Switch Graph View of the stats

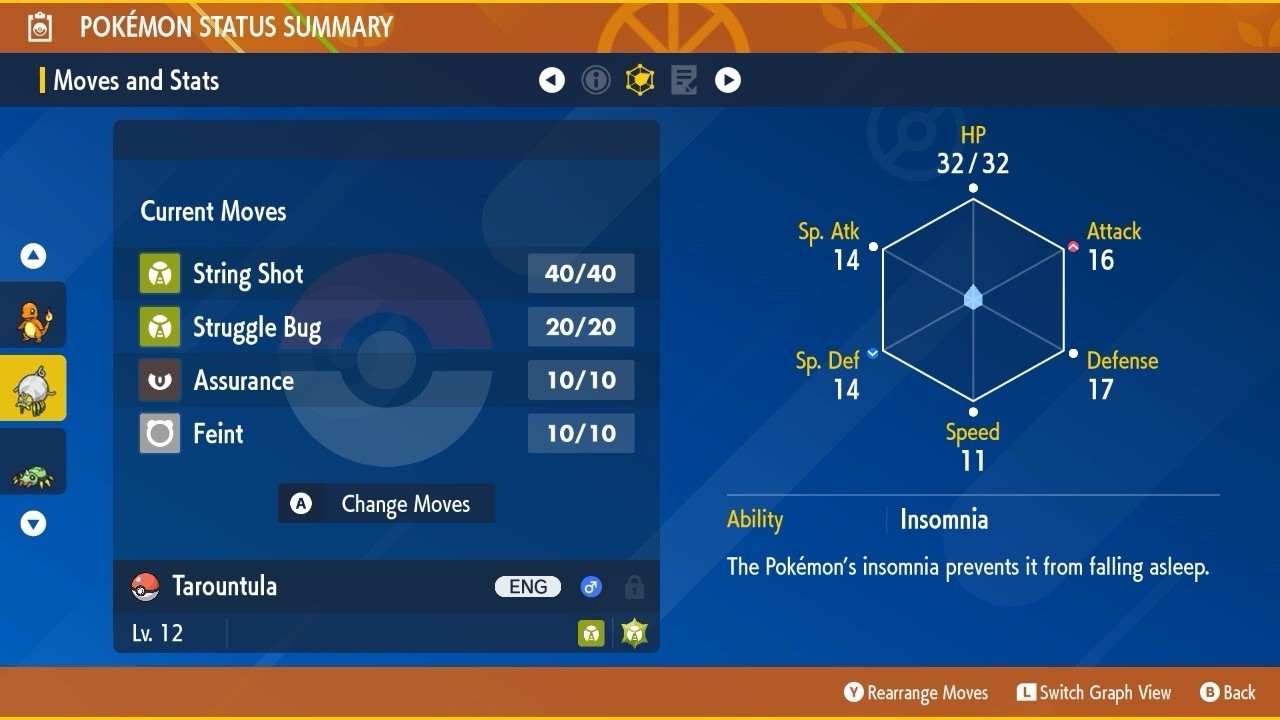1094,692
